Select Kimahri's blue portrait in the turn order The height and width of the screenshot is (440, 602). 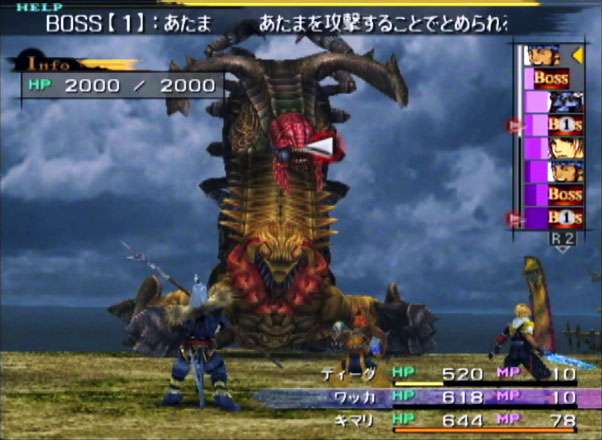[562, 102]
